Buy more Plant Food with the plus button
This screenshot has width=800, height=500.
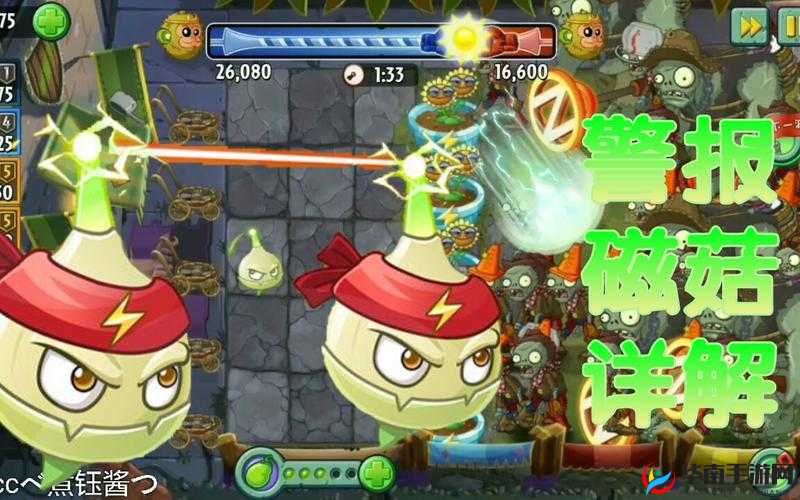pyautogui.click(x=376, y=471)
